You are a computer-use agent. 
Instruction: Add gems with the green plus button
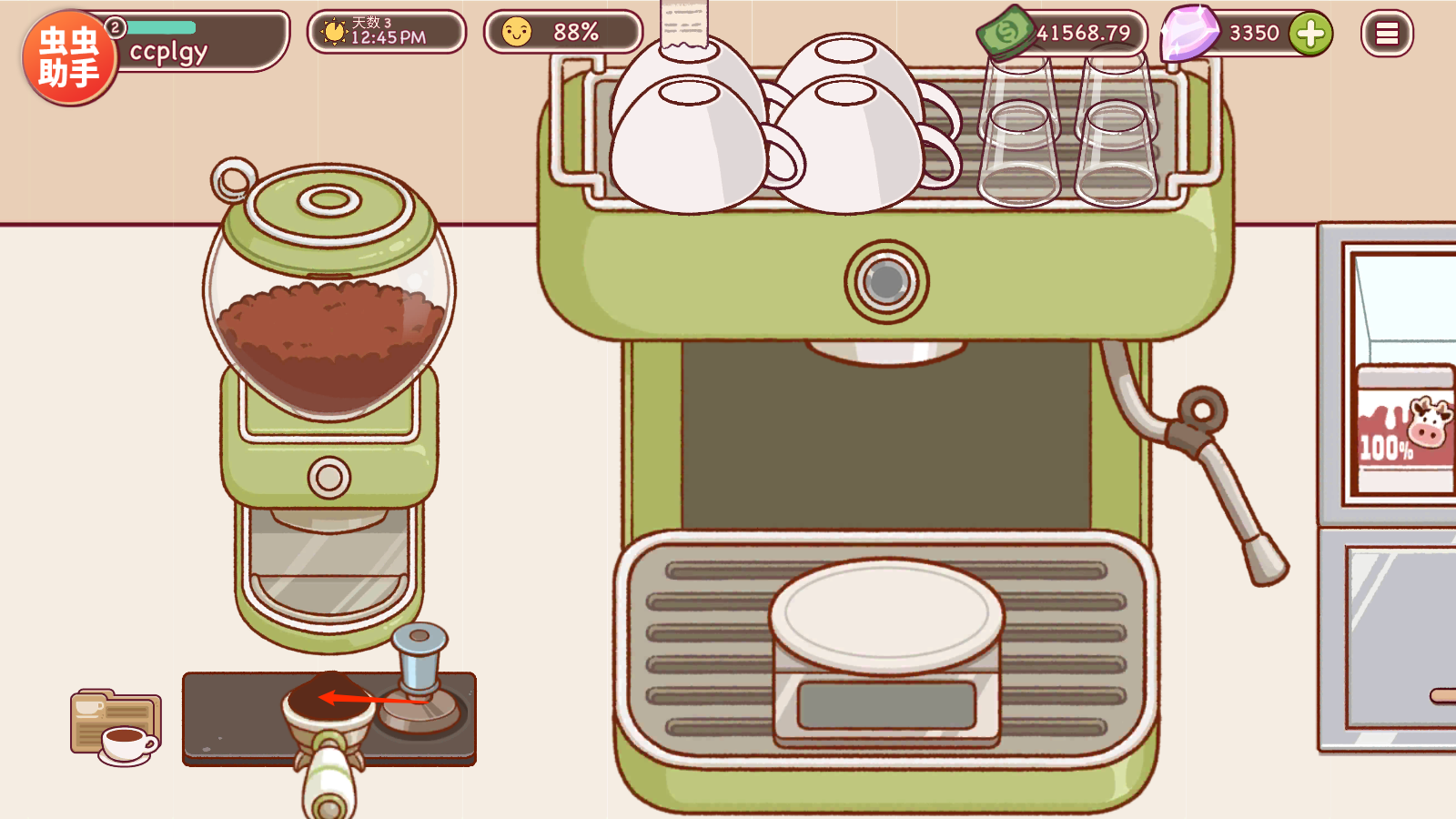click(x=1310, y=34)
